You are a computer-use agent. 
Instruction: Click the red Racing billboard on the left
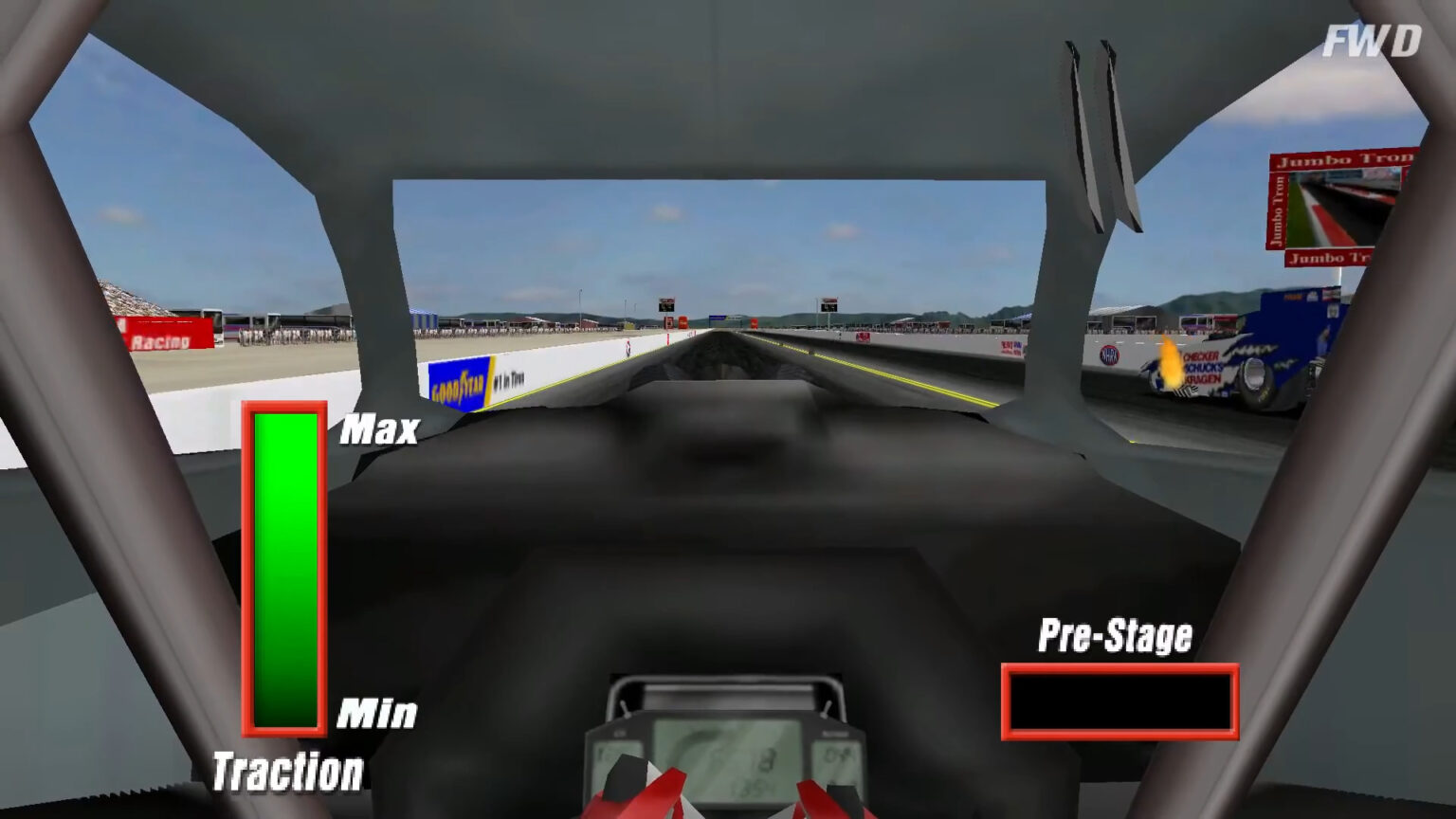tap(163, 334)
